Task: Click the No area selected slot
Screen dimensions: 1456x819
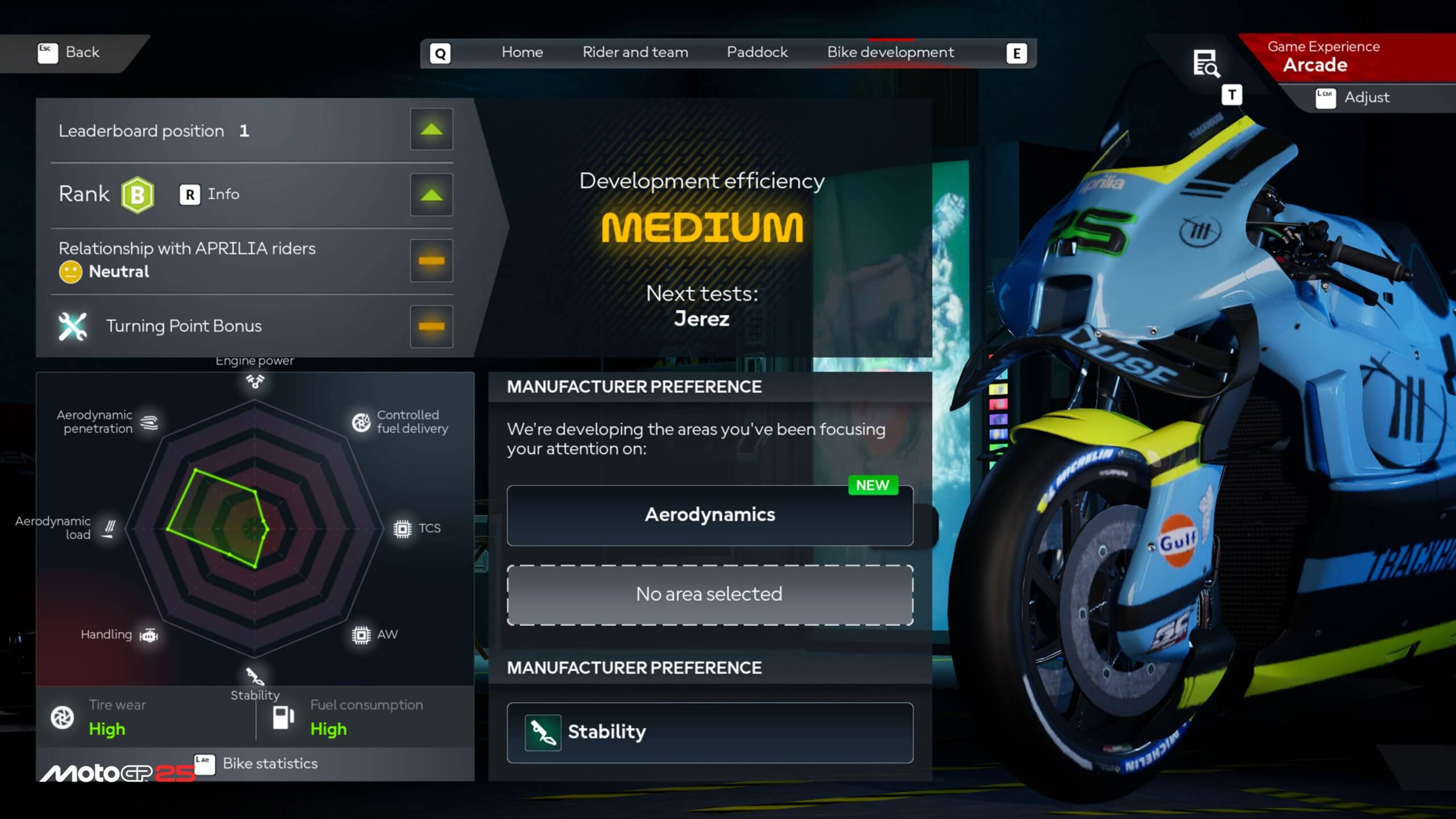Action: pos(709,594)
